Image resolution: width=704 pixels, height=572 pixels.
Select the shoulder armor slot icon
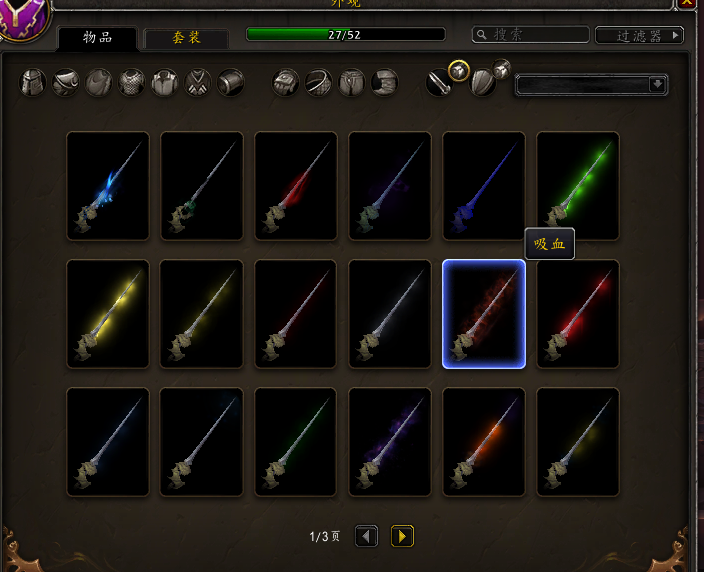pyautogui.click(x=66, y=82)
